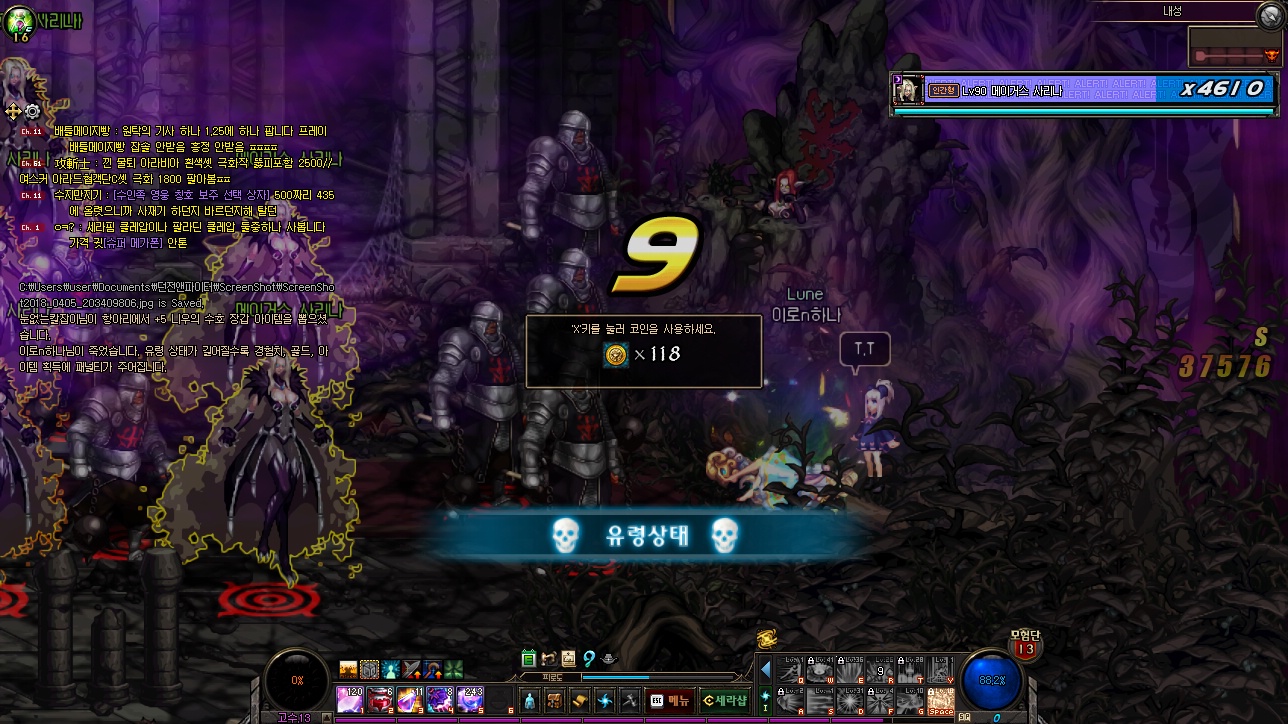1288x724 pixels.
Task: Open the hammer icon in the menu bar
Action: (x=629, y=701)
